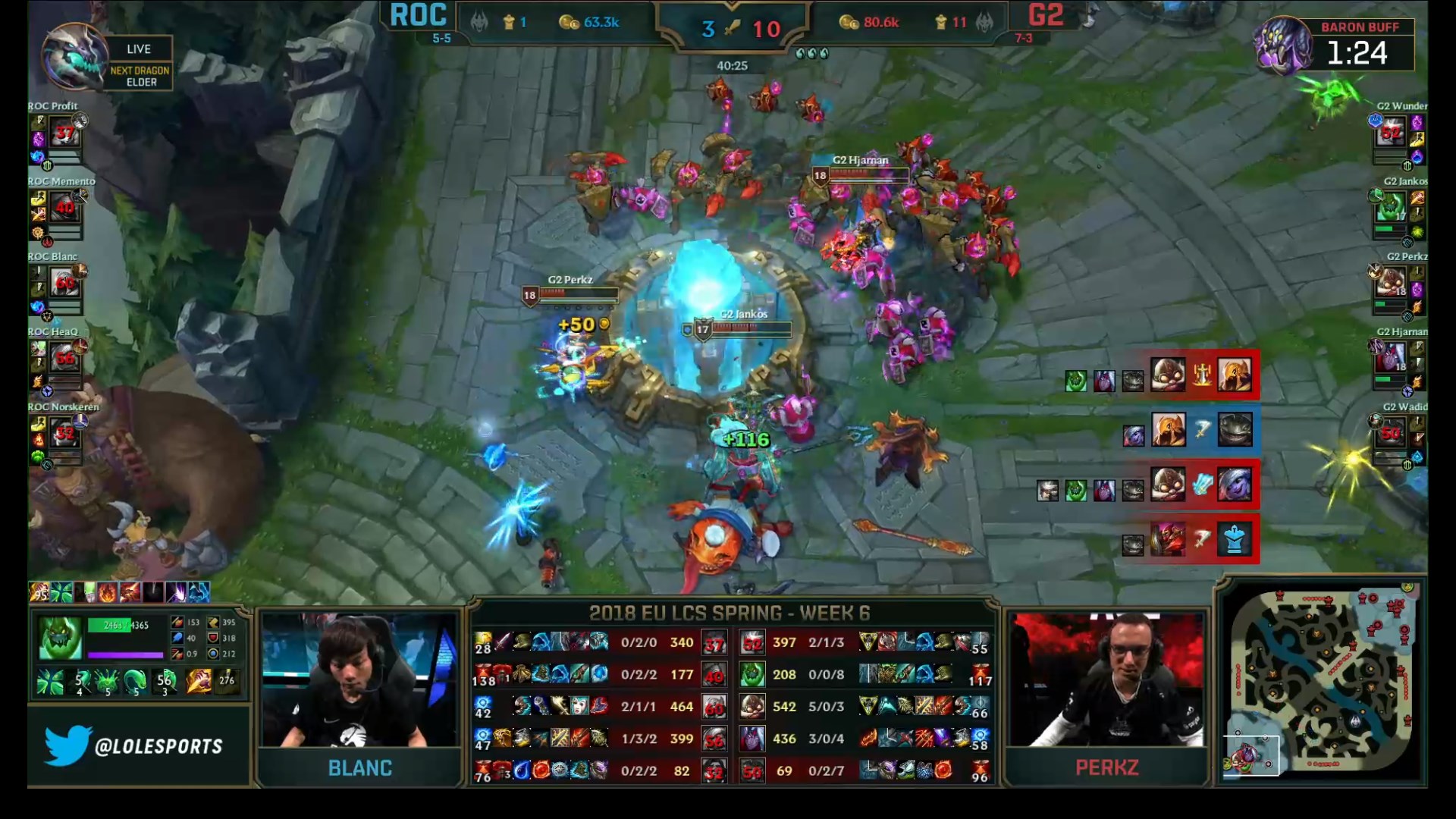Select G2 Jankos's champion portrait
The width and height of the screenshot is (1456, 819).
1391,206
